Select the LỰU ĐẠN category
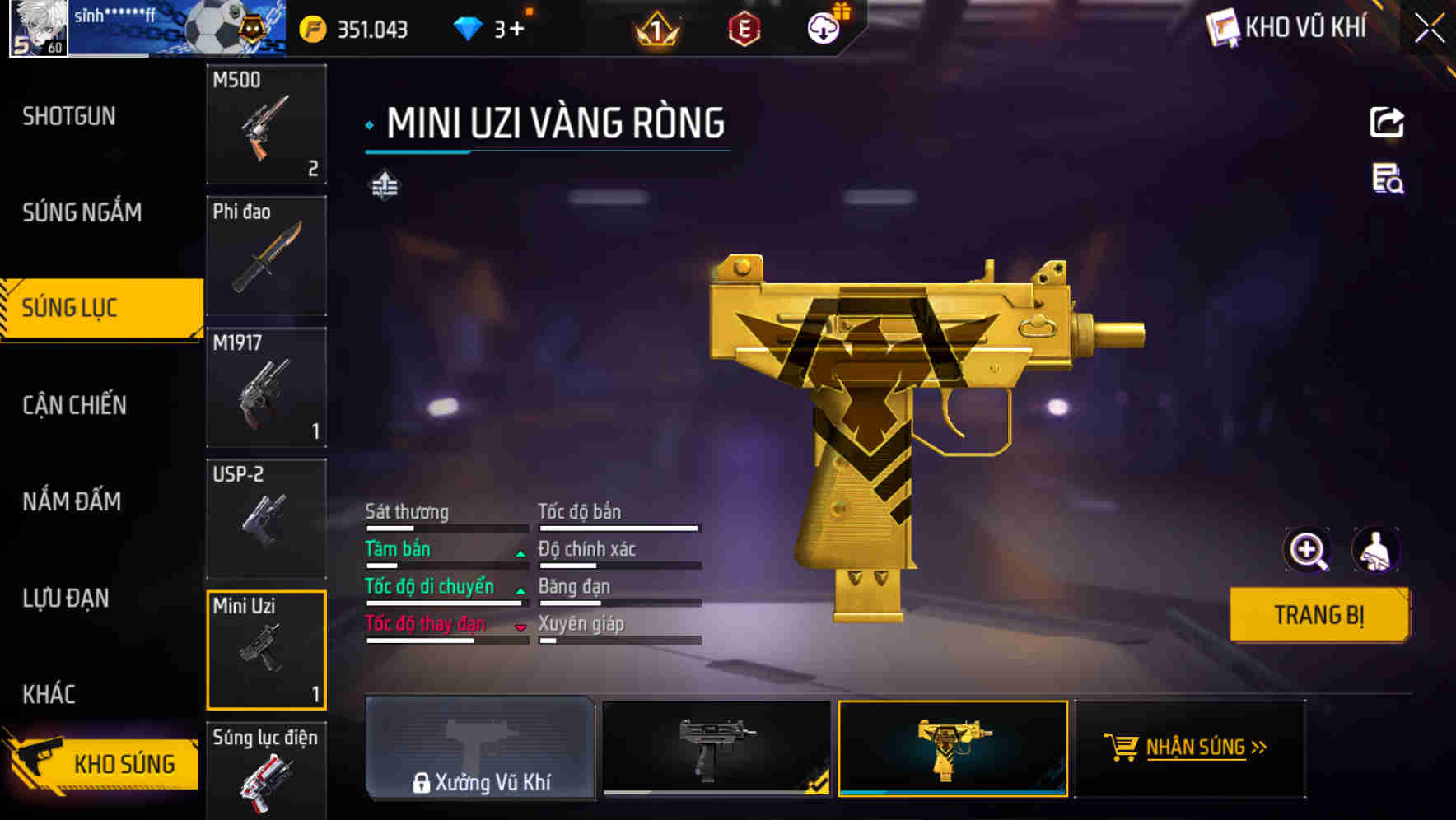Image resolution: width=1456 pixels, height=820 pixels. (68, 599)
